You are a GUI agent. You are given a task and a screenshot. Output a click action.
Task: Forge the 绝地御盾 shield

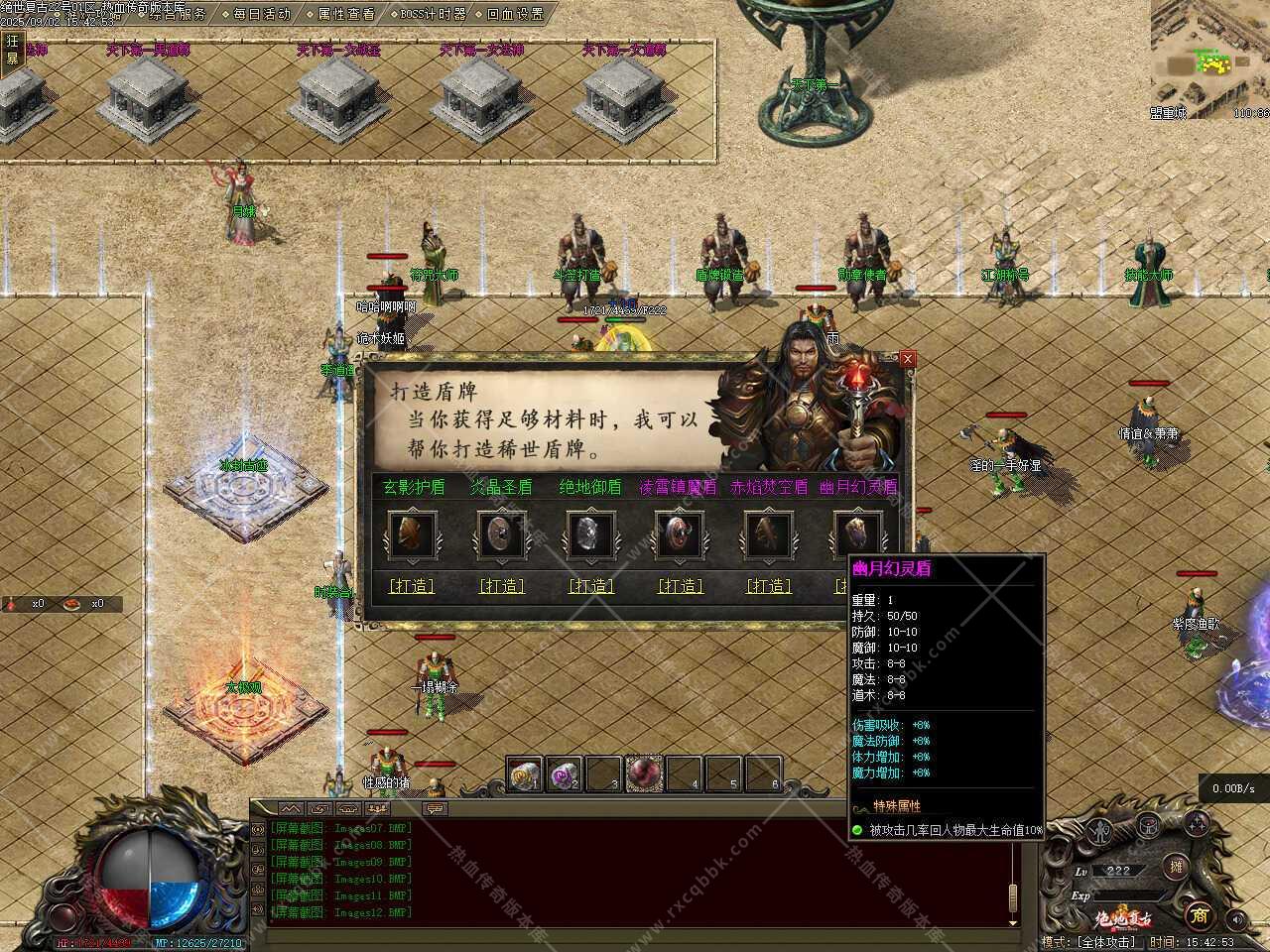[591, 586]
